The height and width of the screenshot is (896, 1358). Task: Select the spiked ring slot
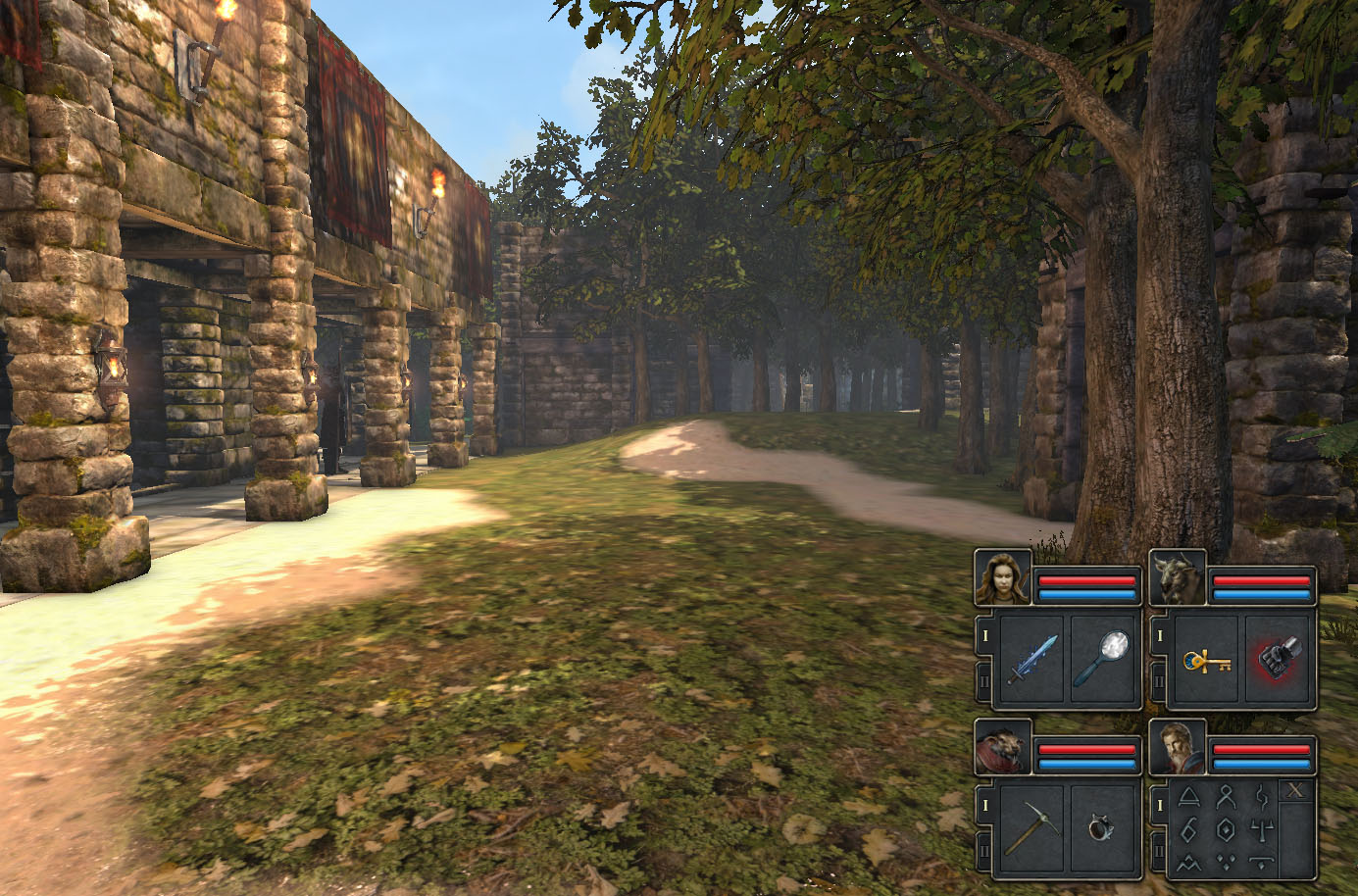[1103, 829]
